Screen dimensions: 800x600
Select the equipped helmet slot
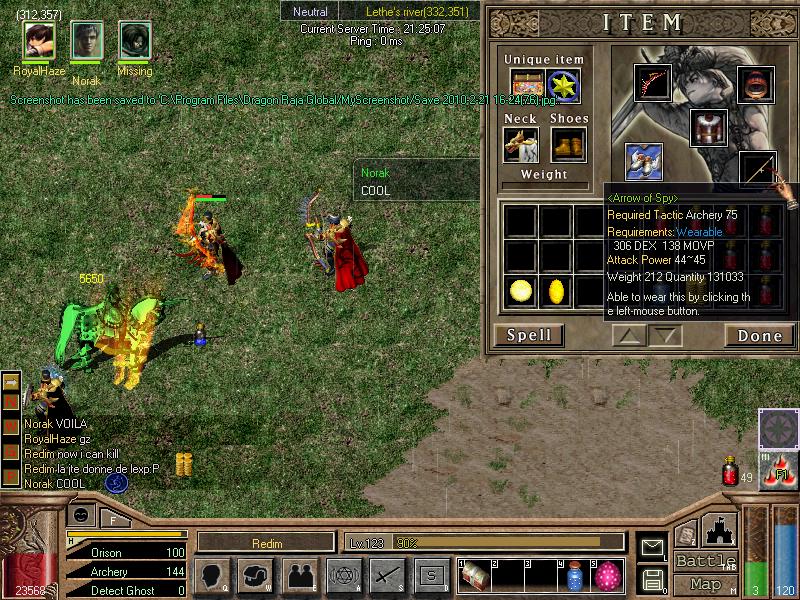[756, 84]
